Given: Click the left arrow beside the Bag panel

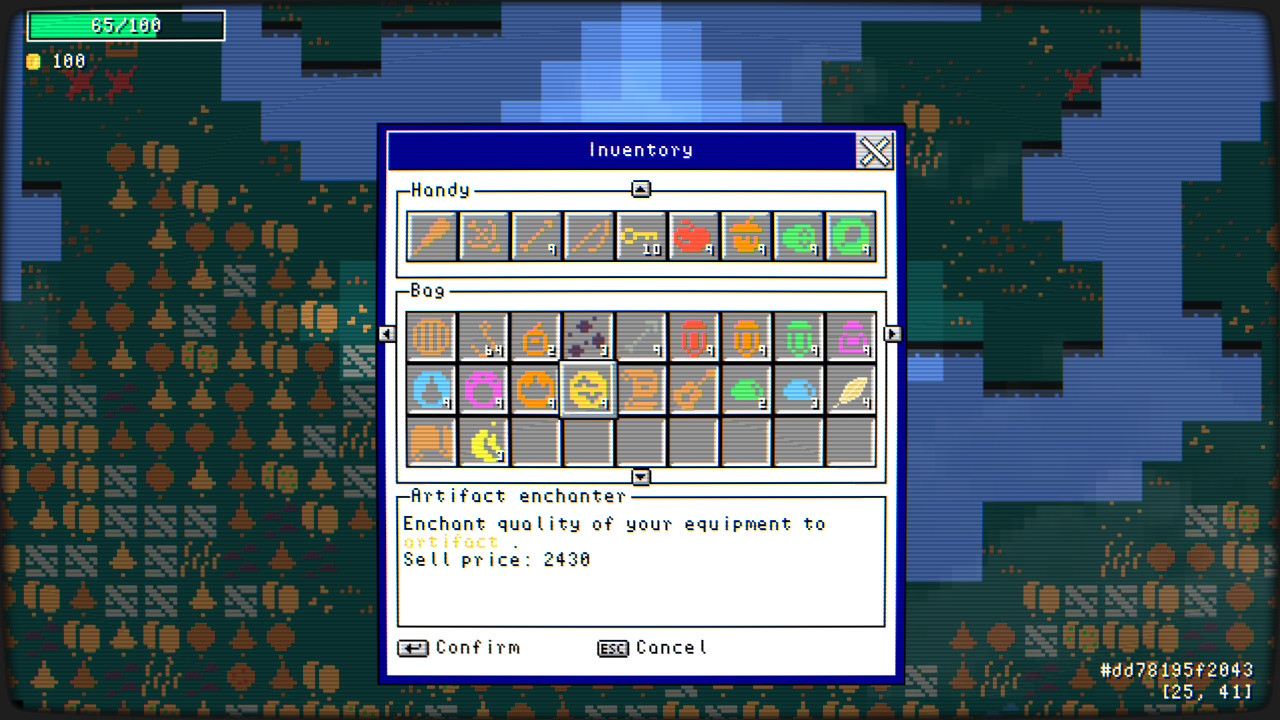Looking at the screenshot, I should [x=387, y=334].
